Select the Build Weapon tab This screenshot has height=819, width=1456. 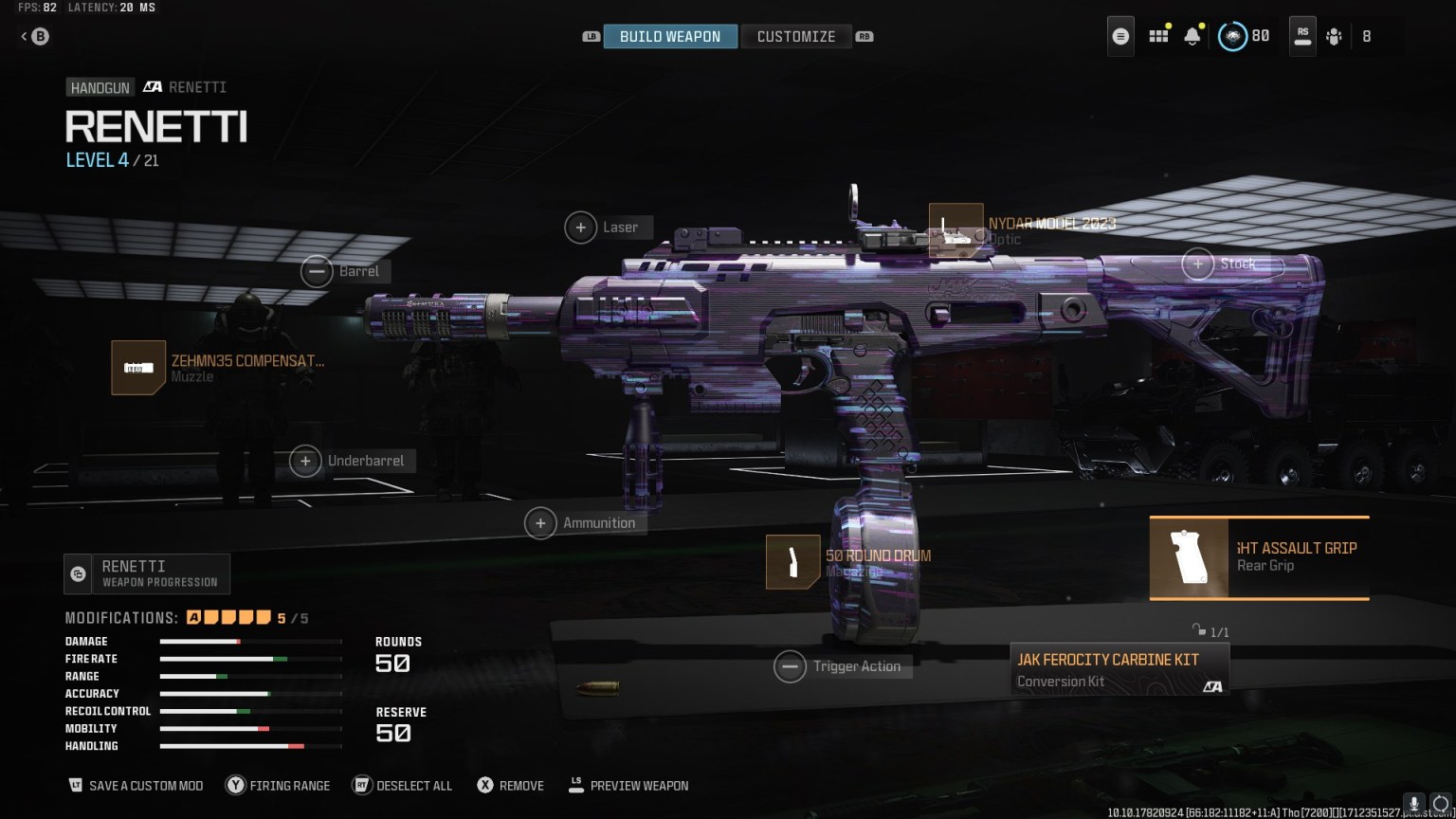coord(670,36)
